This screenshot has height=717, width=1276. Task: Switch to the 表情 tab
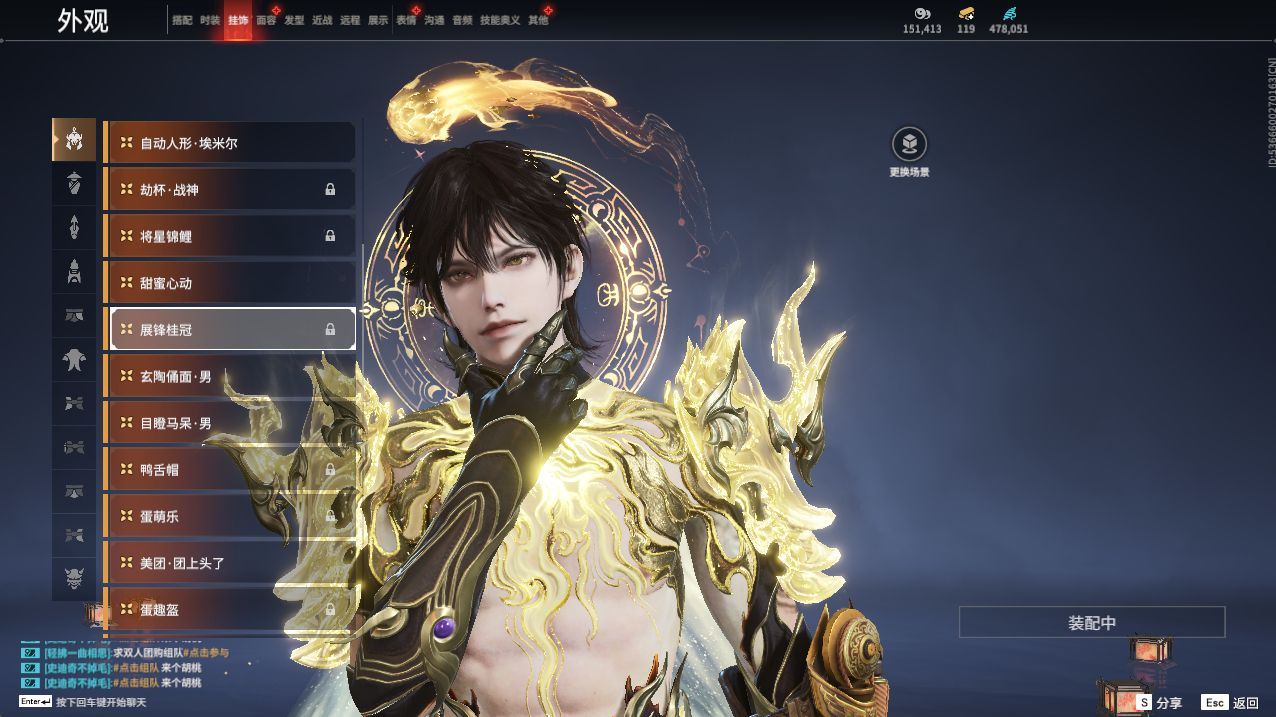point(406,20)
